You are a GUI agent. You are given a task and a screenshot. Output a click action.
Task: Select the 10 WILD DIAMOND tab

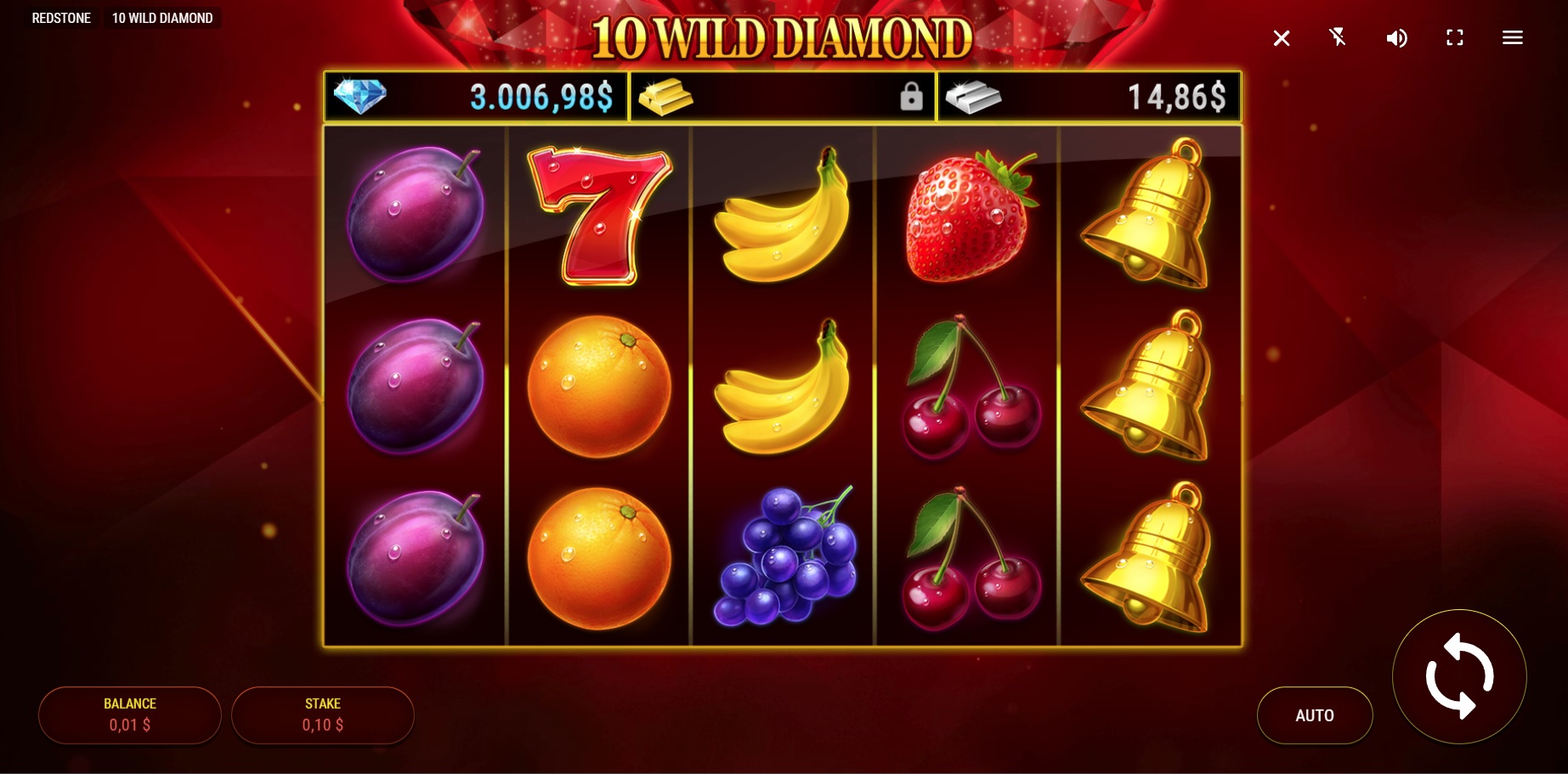click(x=162, y=17)
